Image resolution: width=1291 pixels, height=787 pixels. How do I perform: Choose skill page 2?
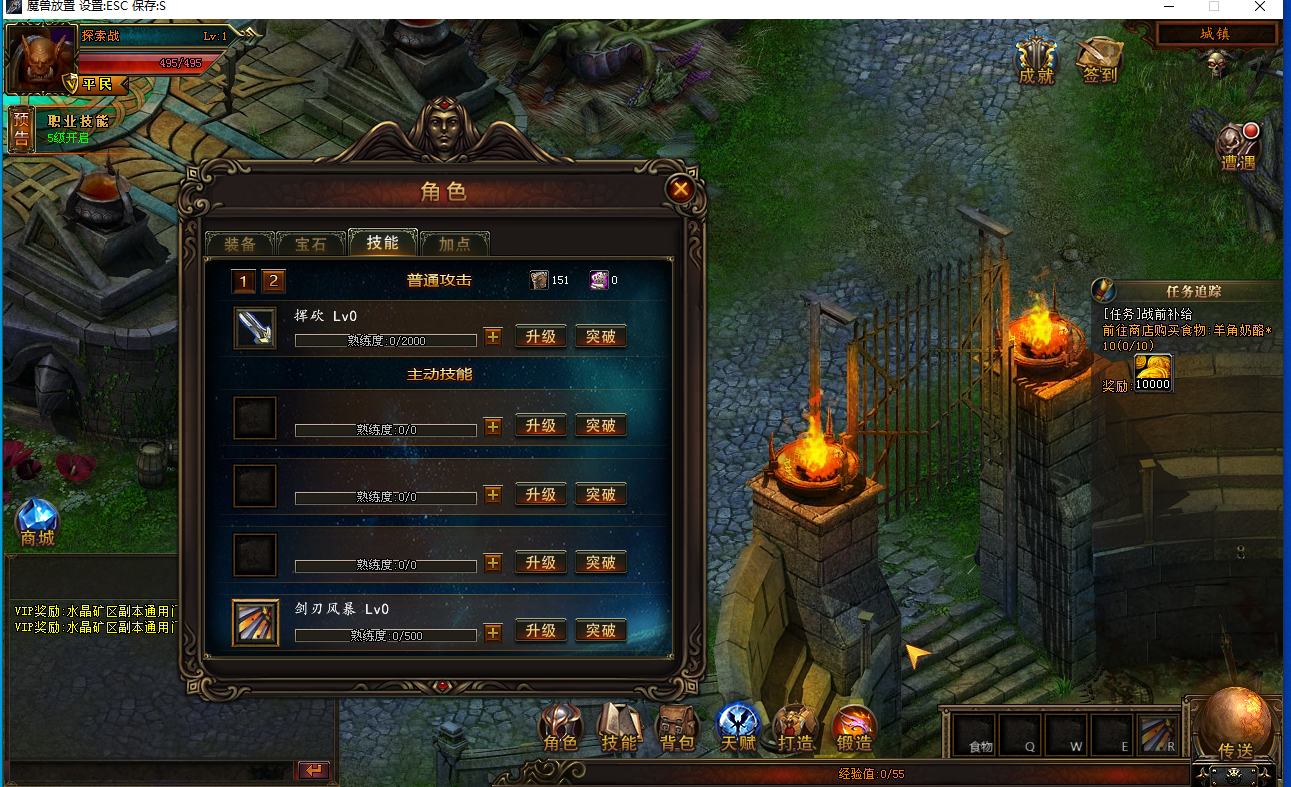coord(273,281)
